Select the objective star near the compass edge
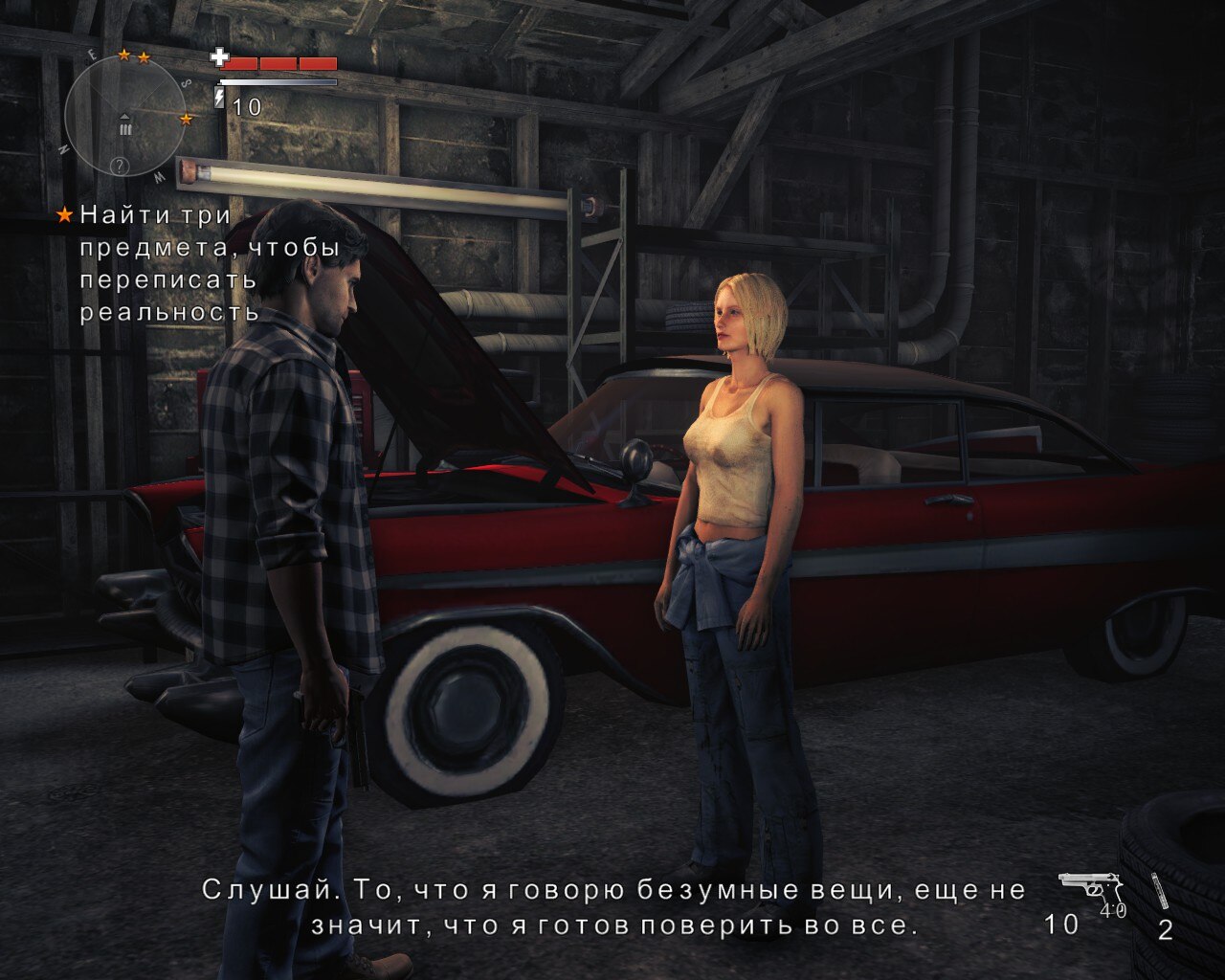 click(x=187, y=119)
